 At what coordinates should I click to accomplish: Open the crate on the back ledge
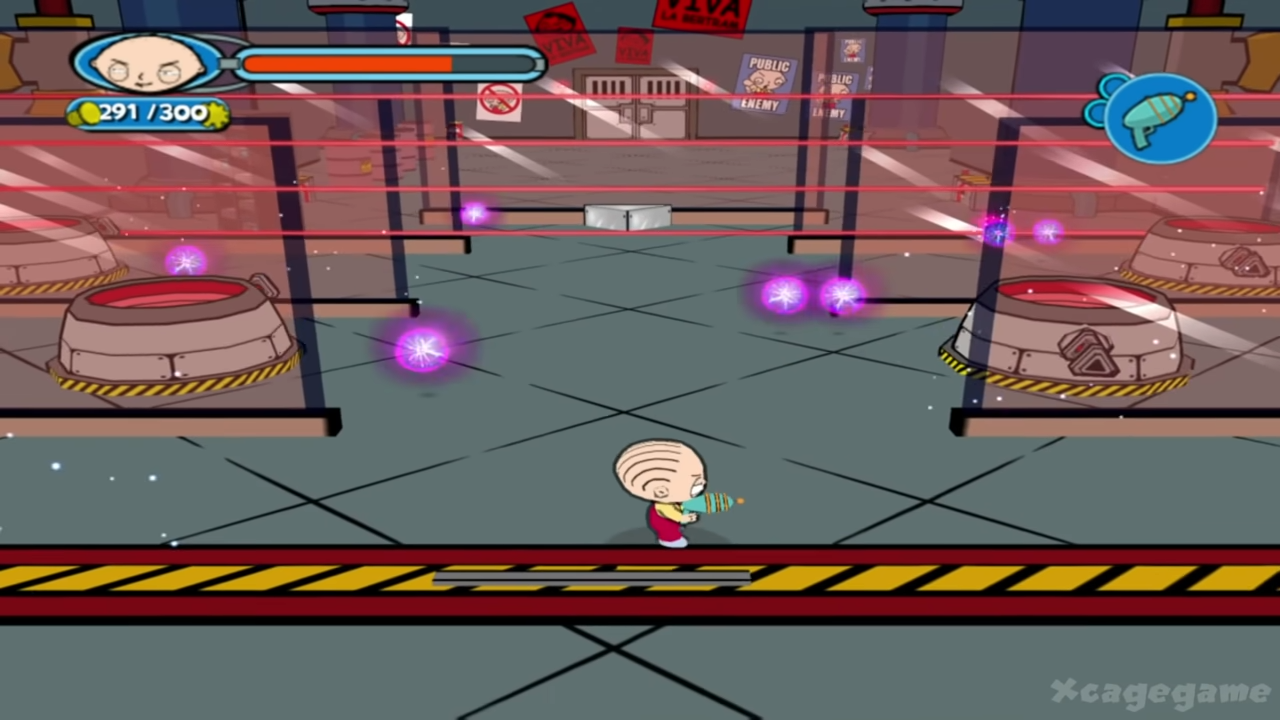(628, 215)
